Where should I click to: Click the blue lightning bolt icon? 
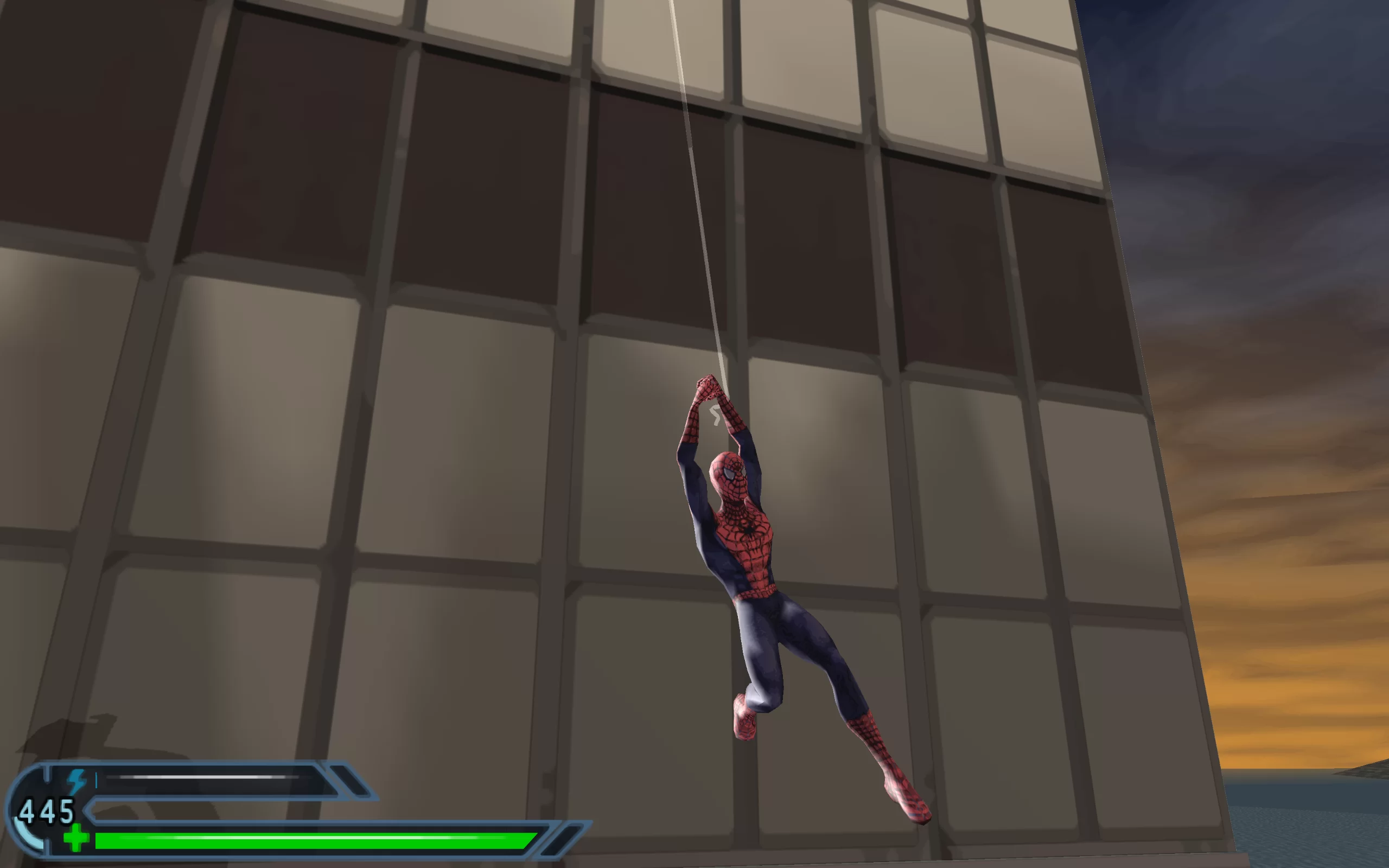77,781
